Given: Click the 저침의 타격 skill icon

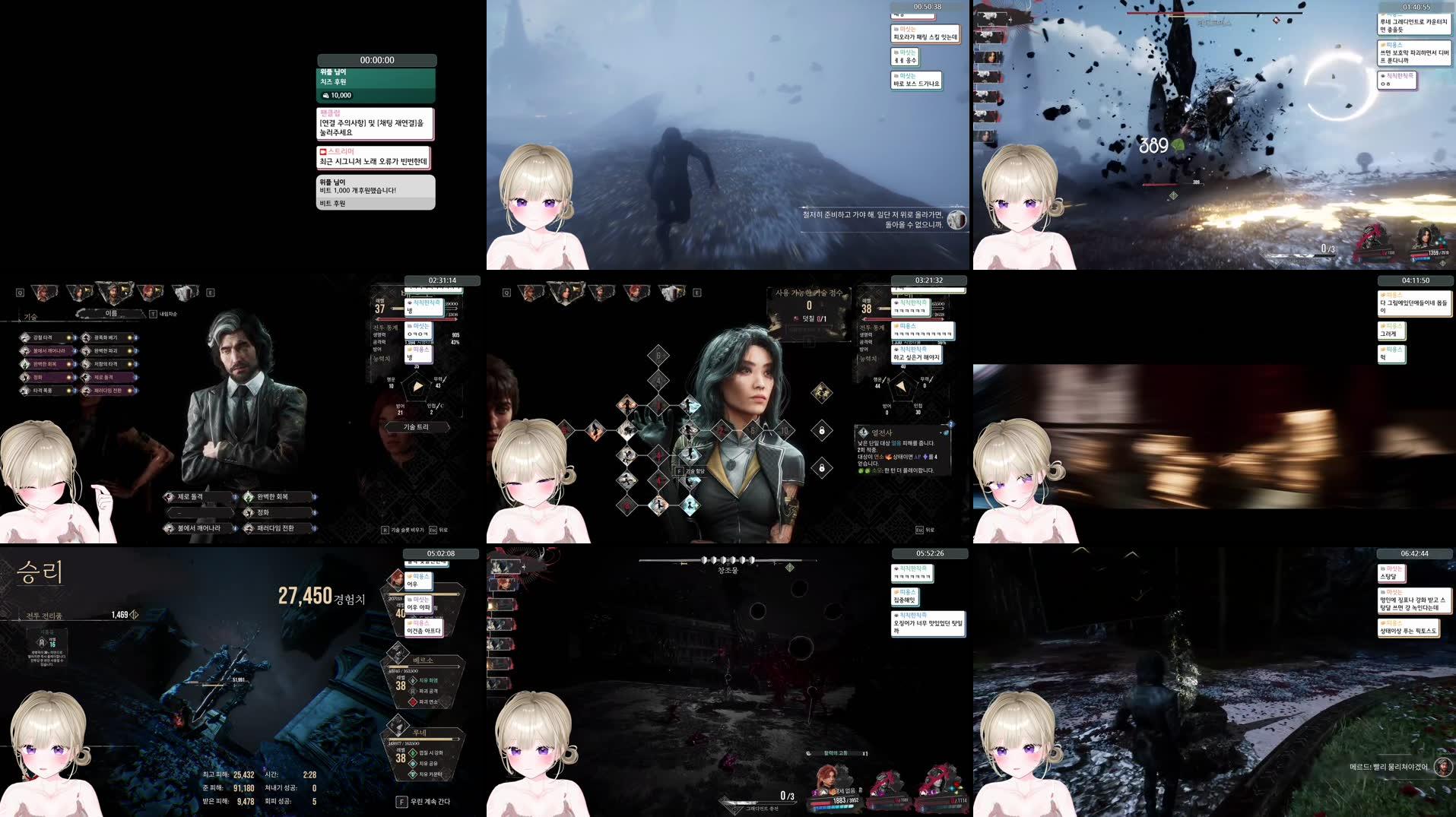Looking at the screenshot, I should coord(85,365).
